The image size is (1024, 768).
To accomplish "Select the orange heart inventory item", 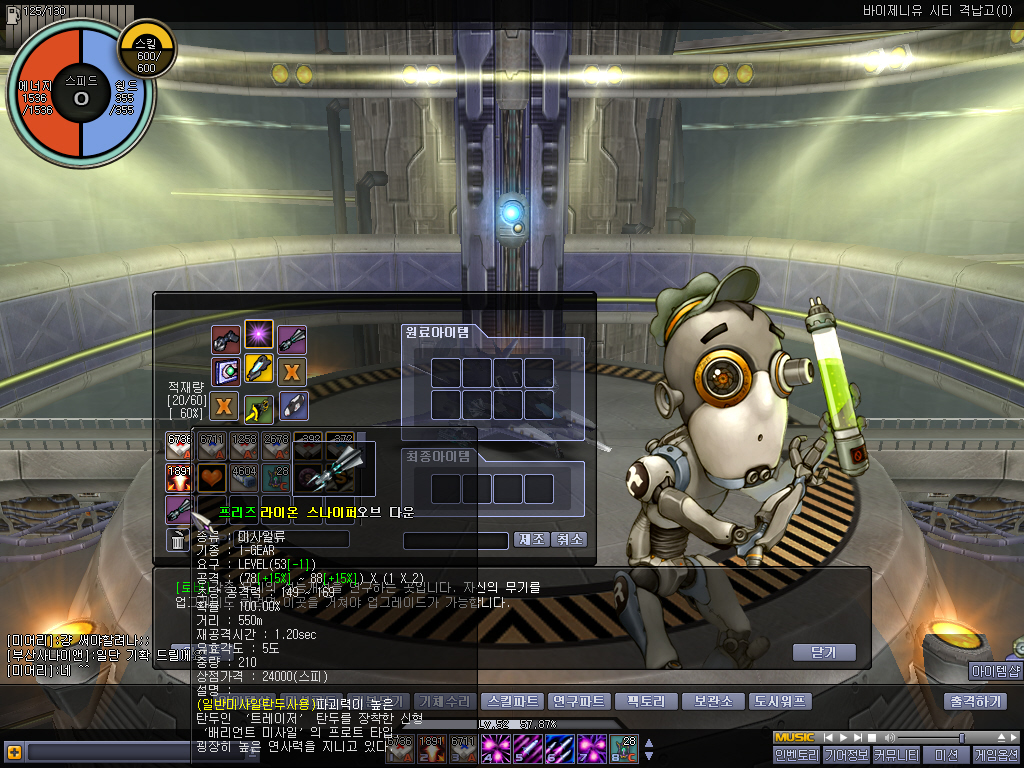I will pos(211,477).
